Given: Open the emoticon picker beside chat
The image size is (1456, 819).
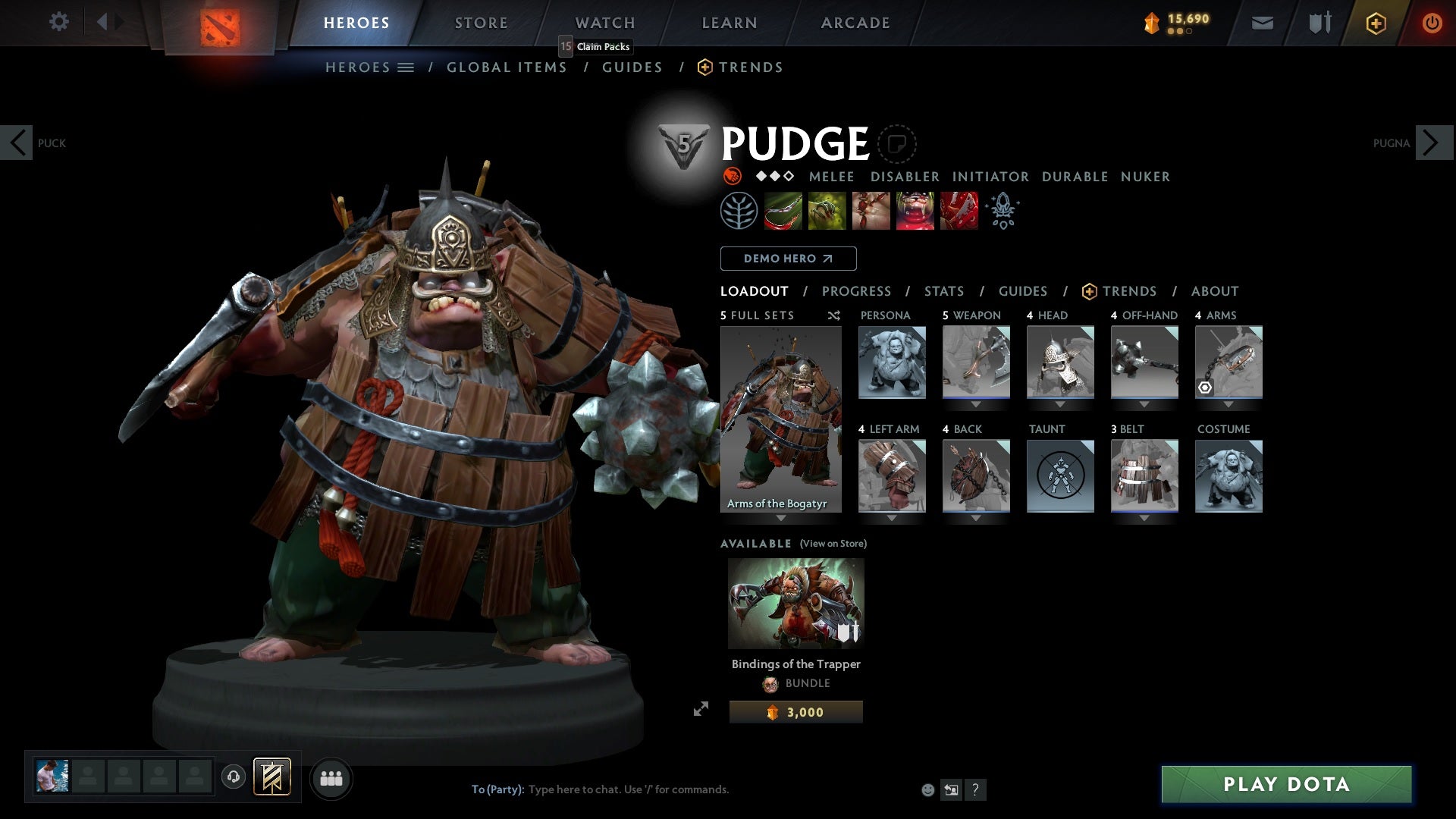Looking at the screenshot, I should pyautogui.click(x=927, y=789).
